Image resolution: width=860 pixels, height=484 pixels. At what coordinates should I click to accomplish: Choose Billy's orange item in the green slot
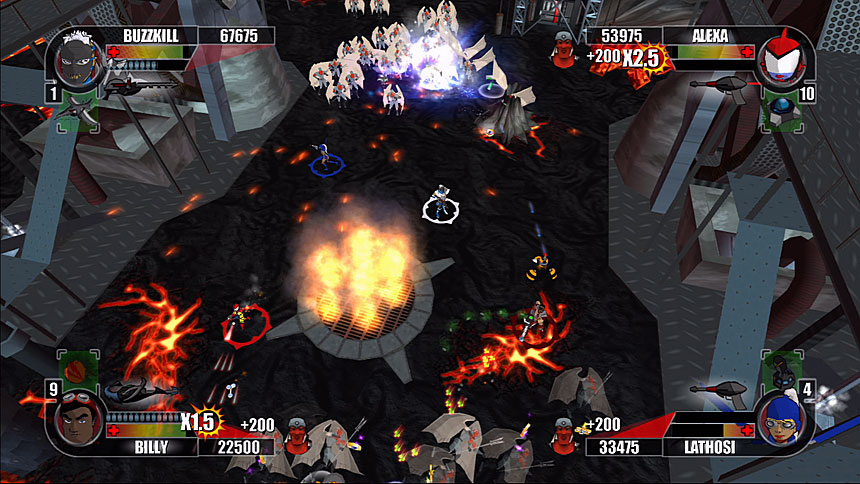[x=75, y=368]
